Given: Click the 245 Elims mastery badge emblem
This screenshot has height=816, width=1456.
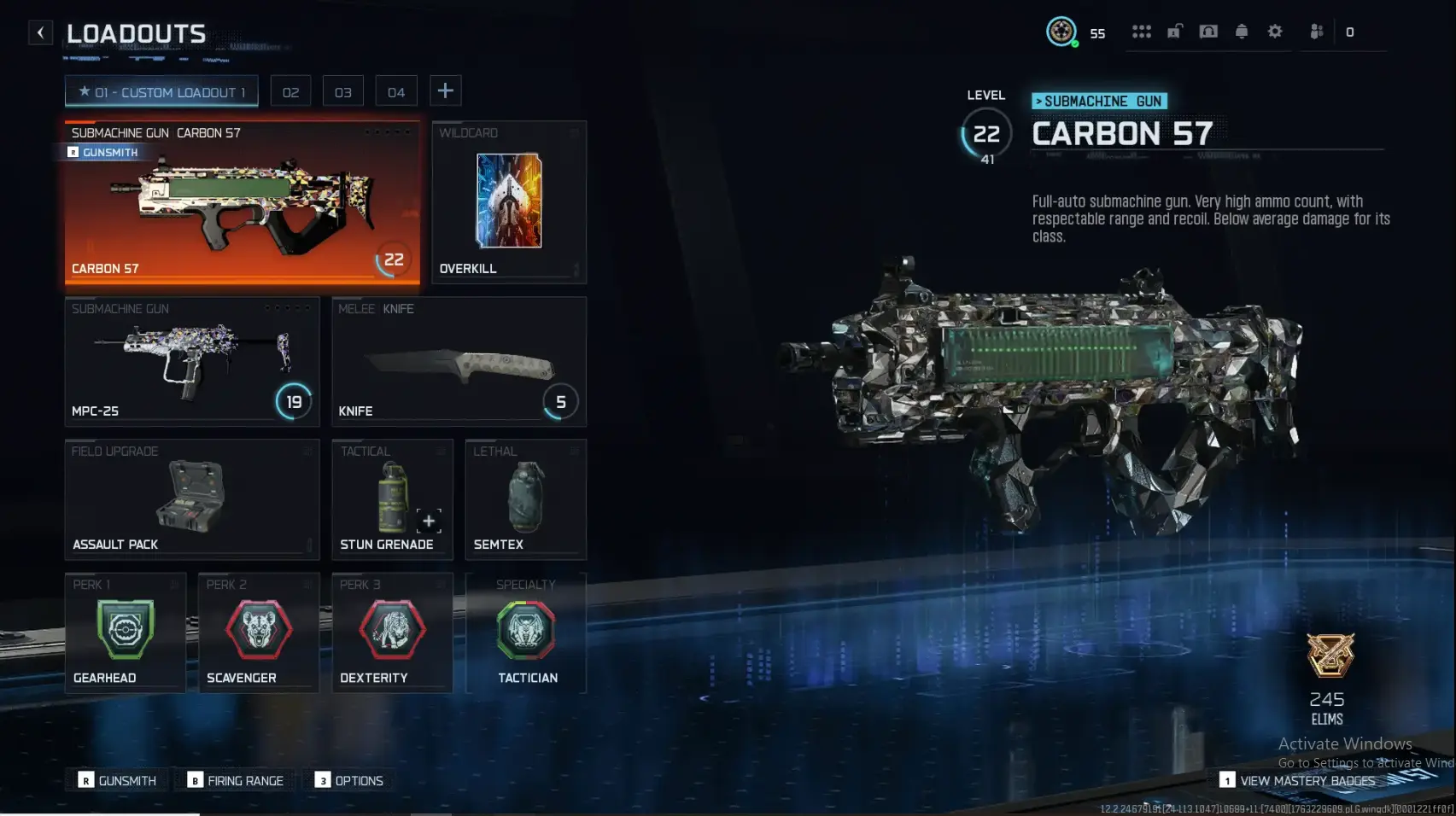Looking at the screenshot, I should tap(1329, 657).
